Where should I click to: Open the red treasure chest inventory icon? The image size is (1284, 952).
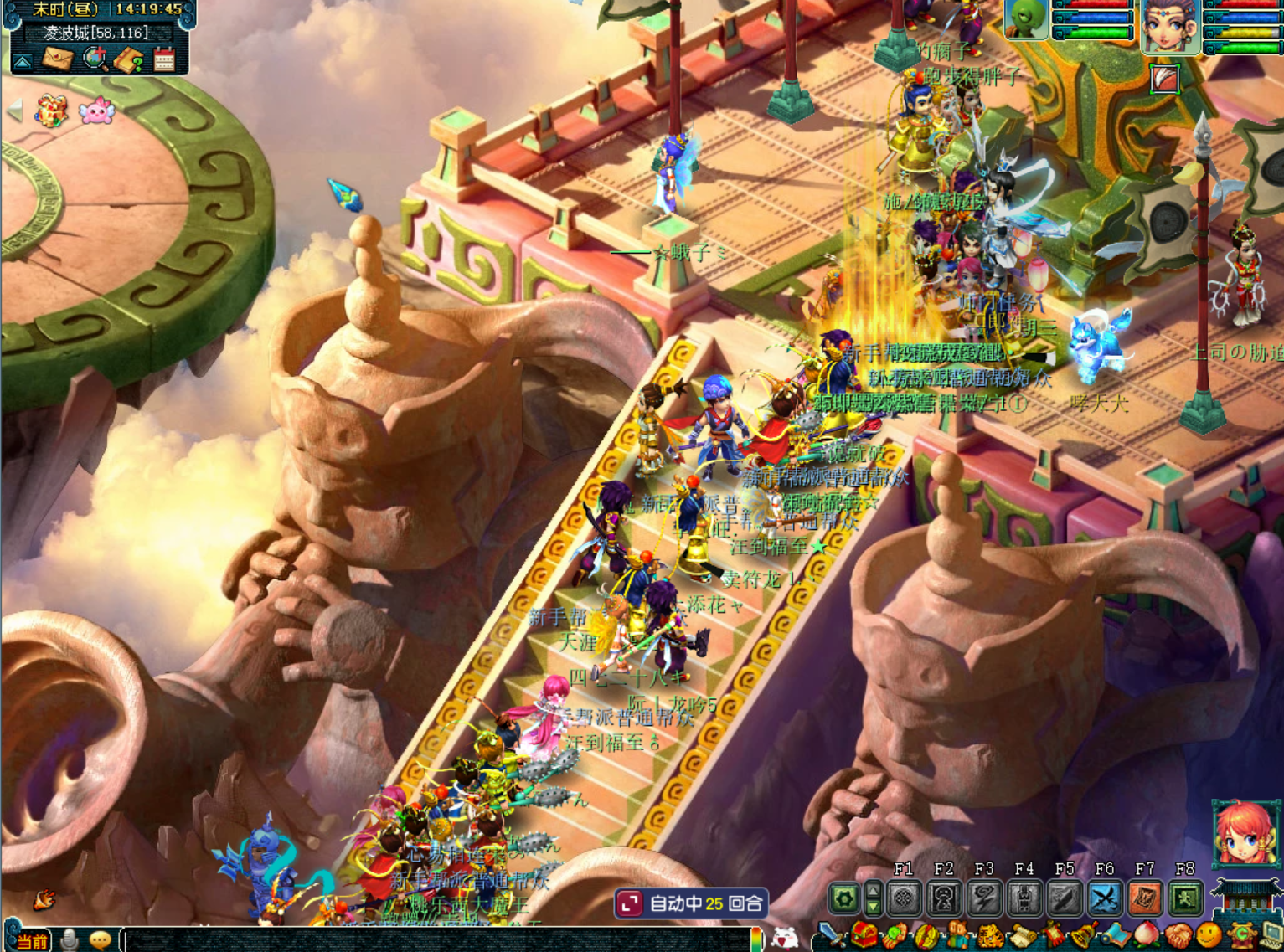(x=865, y=937)
